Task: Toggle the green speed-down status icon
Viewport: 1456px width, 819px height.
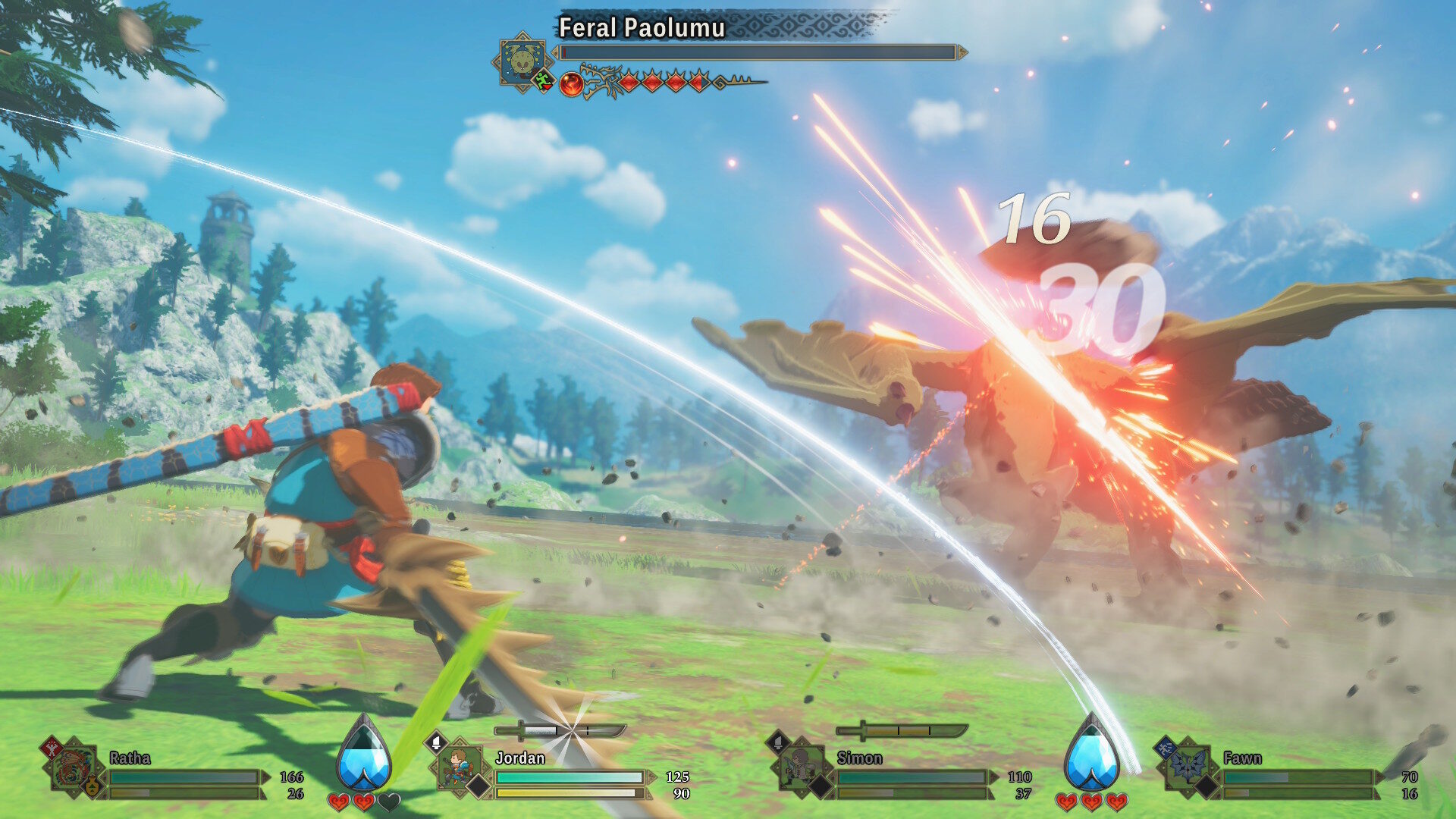Action: 542,81
